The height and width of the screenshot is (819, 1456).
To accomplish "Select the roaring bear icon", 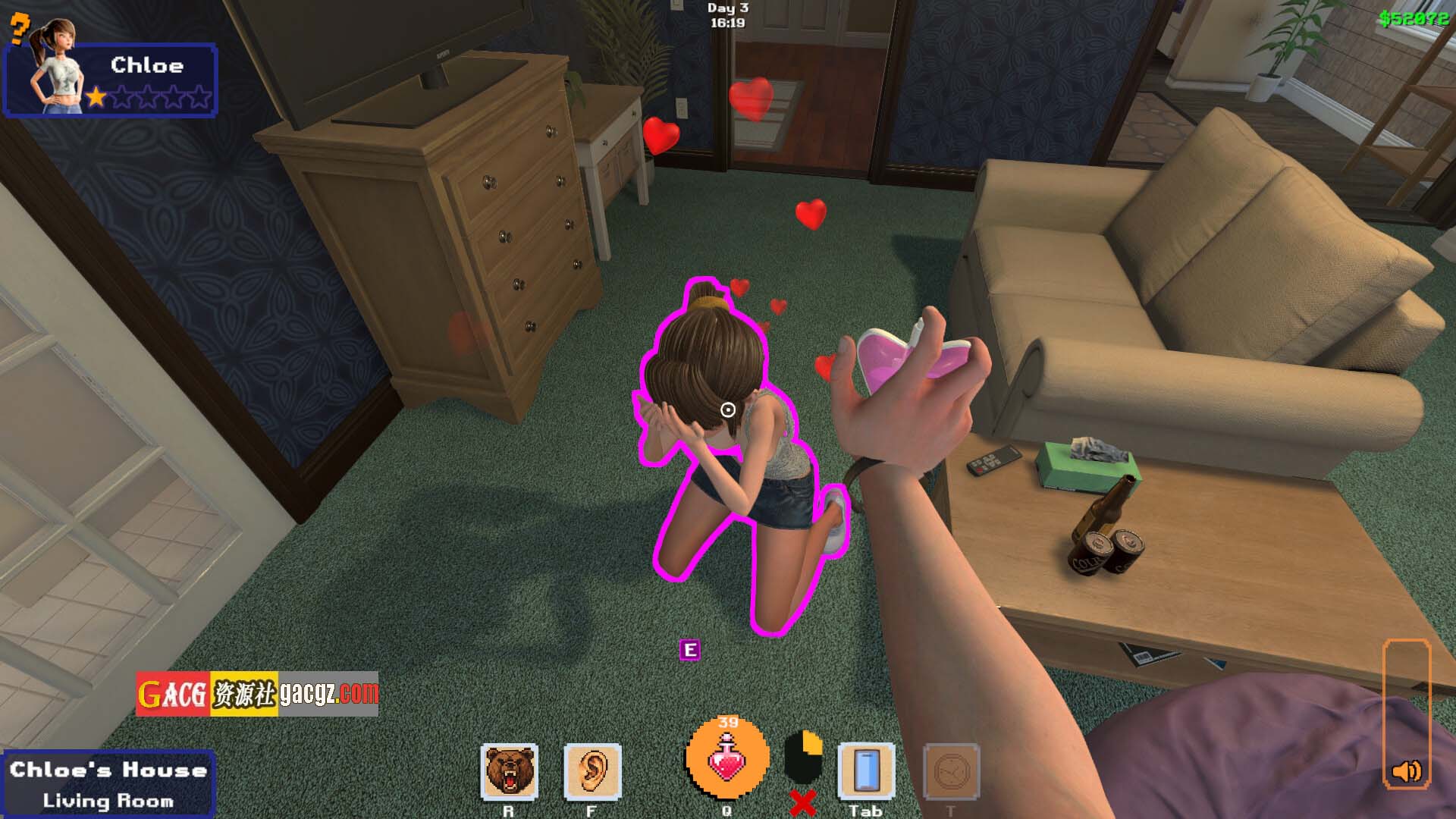I will [x=510, y=771].
